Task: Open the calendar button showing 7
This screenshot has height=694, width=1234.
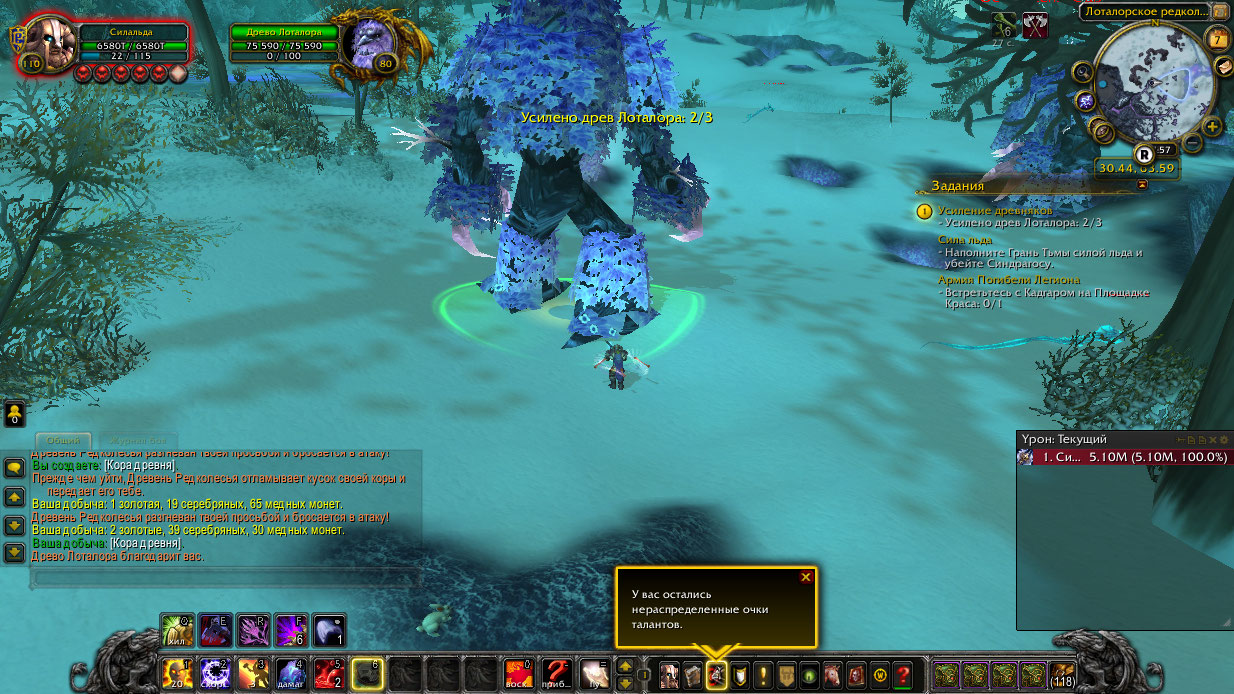Action: tap(1217, 39)
